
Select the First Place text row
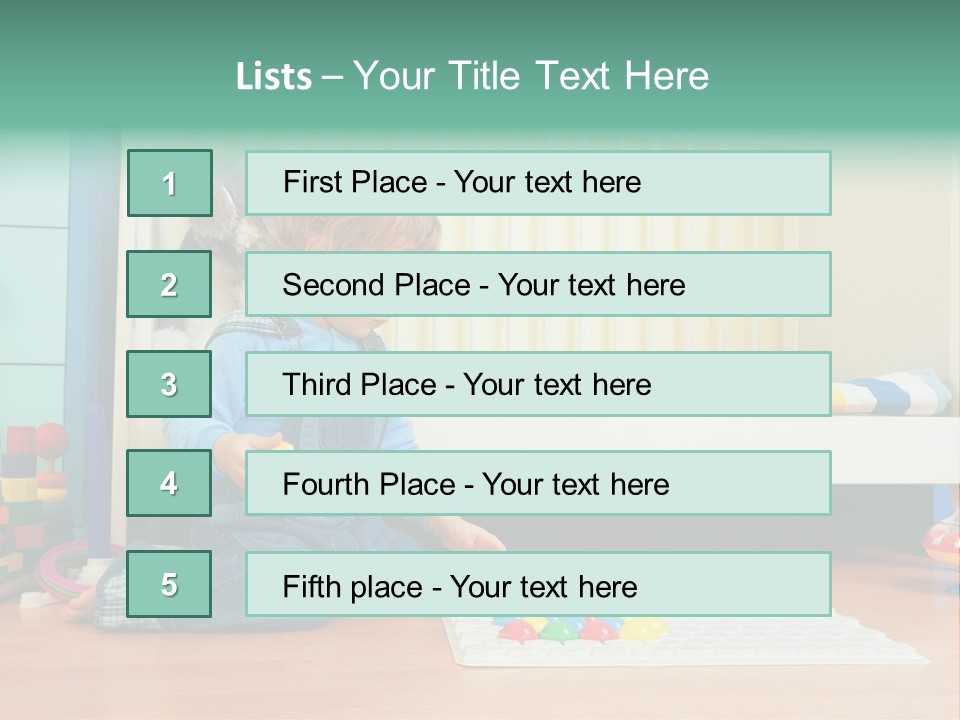tap(538, 183)
